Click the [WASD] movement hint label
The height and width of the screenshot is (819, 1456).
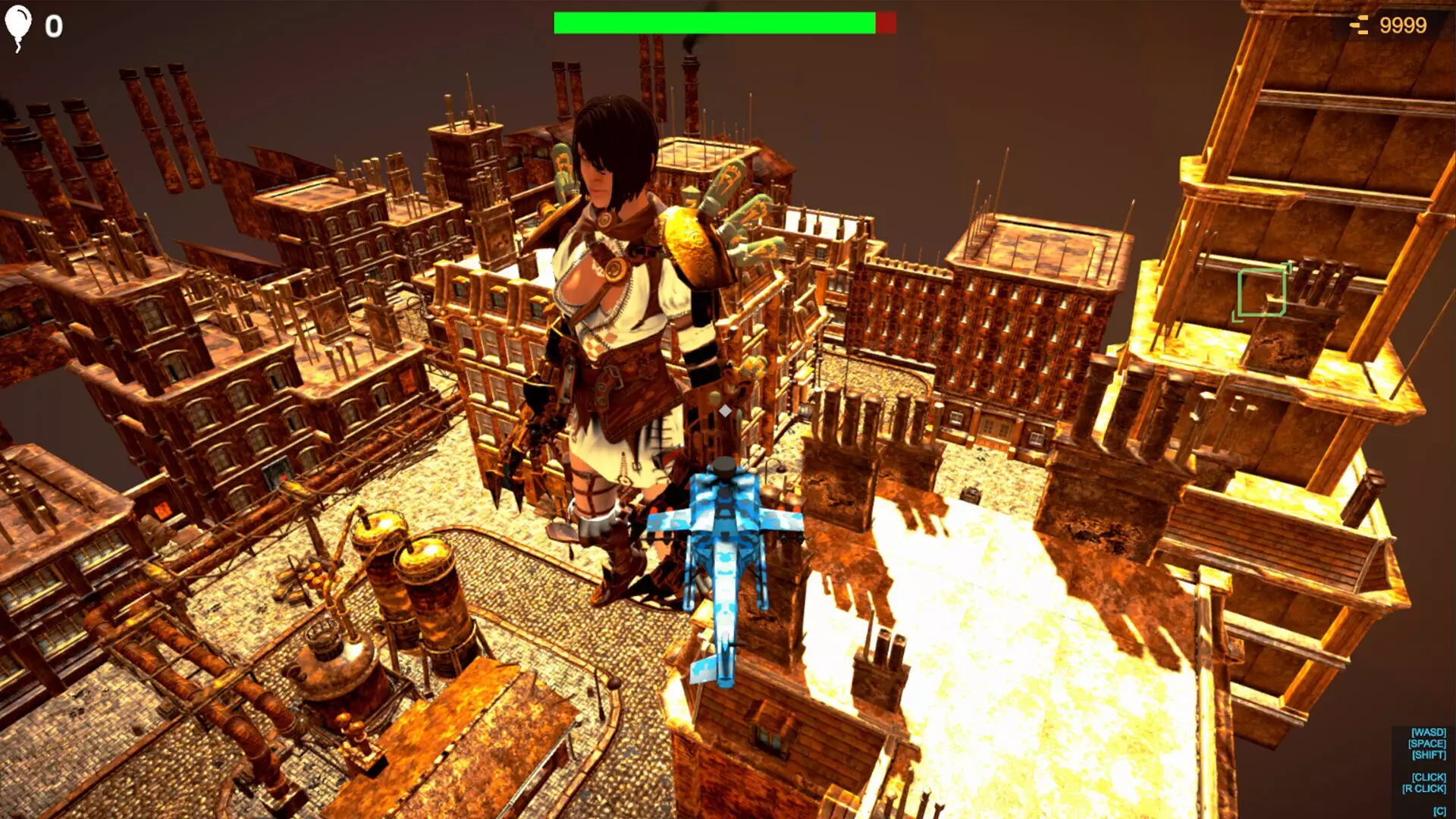1429,732
